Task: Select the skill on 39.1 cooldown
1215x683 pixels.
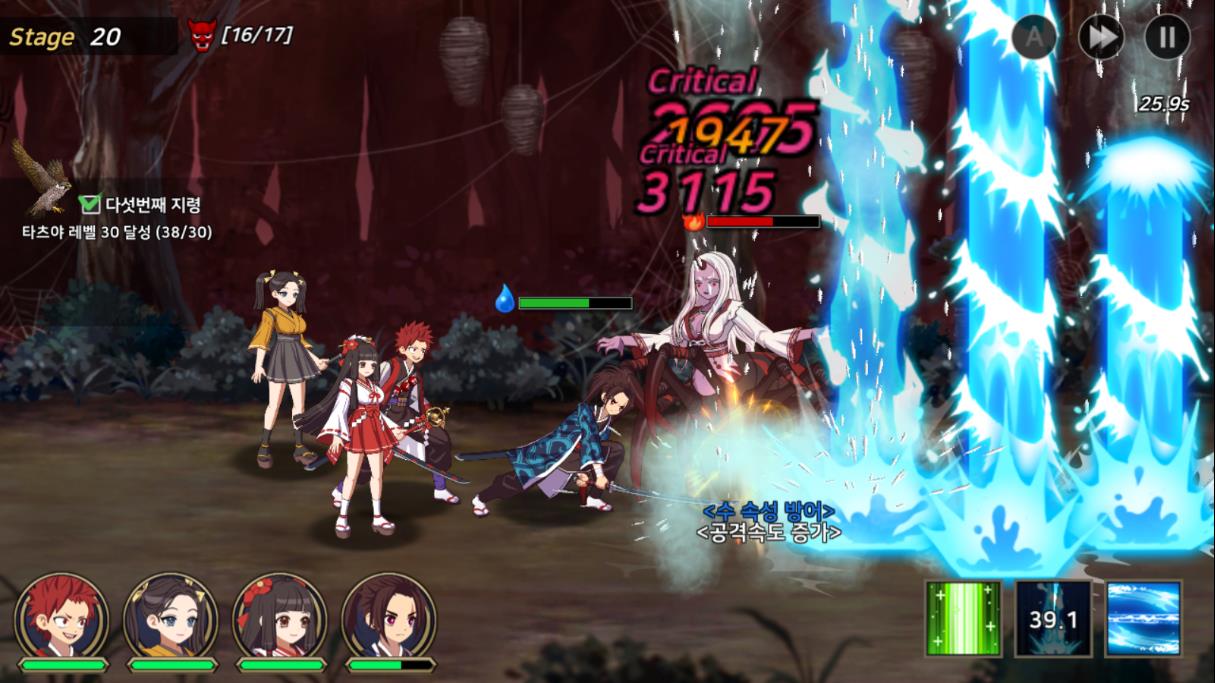Action: [x=1053, y=618]
